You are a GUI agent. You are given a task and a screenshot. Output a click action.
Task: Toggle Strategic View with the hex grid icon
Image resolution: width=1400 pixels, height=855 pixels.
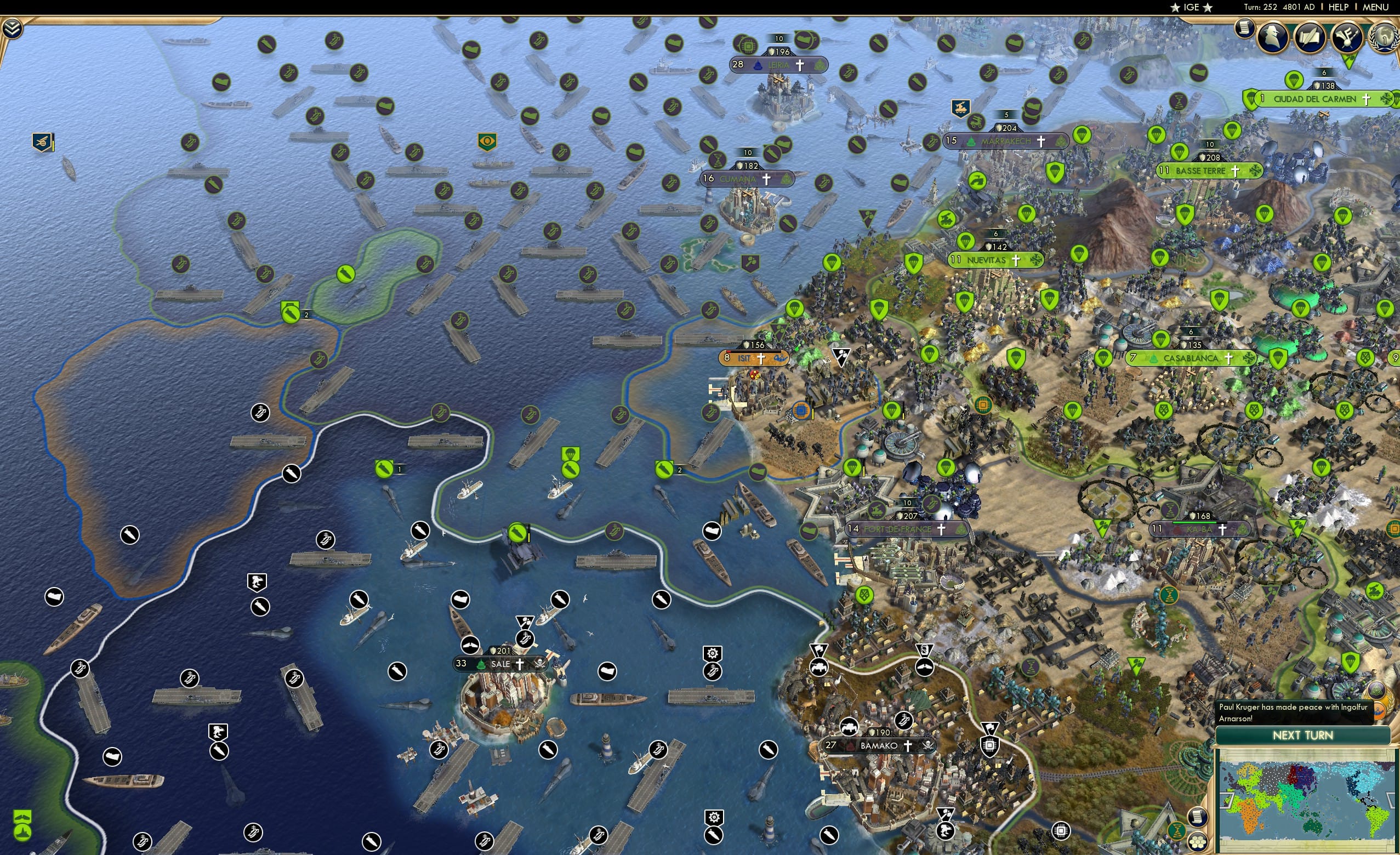coord(1199,842)
